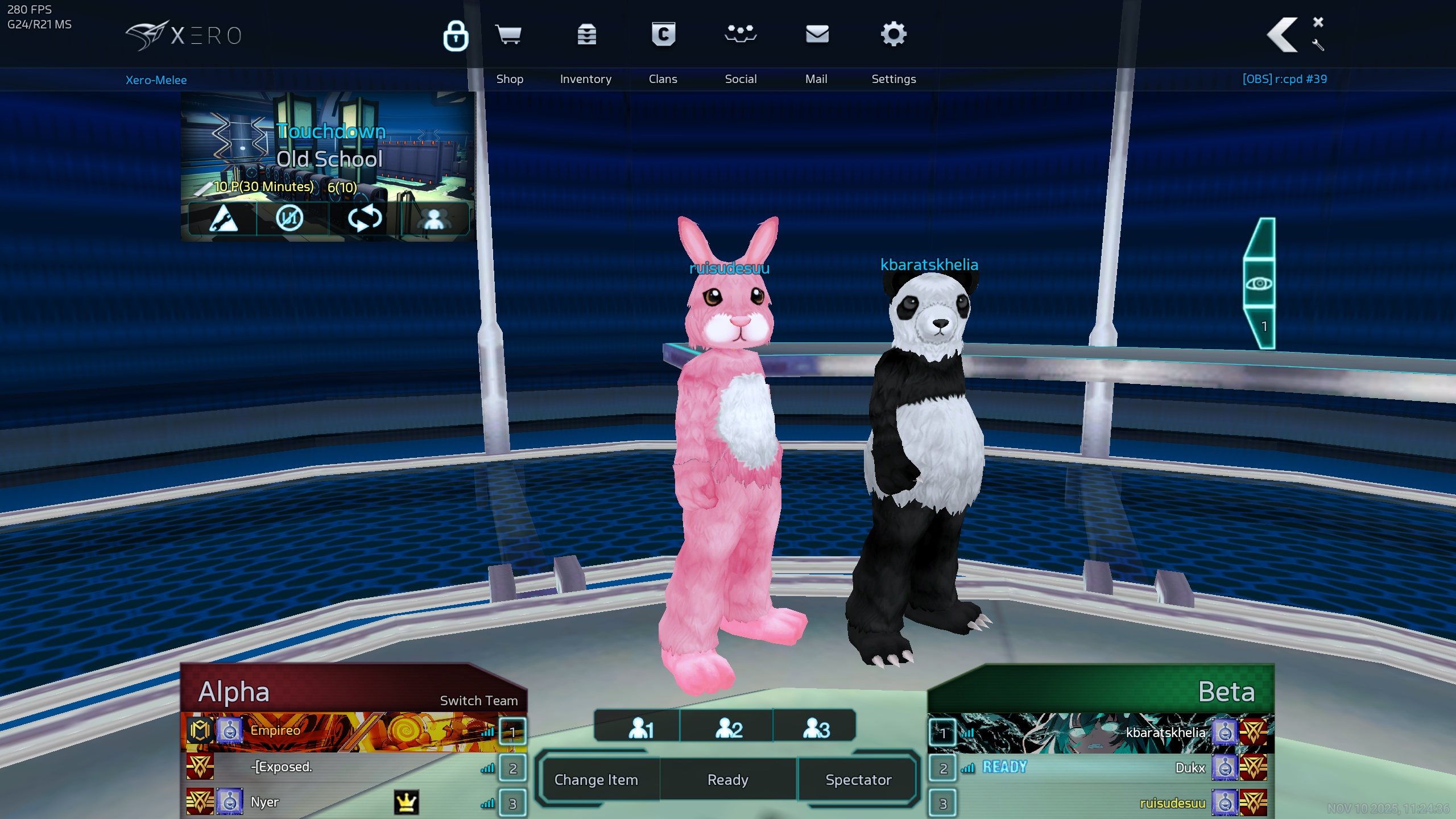Viewport: 1456px width, 819px height.
Task: Mark yourself as Ready
Action: [x=727, y=780]
